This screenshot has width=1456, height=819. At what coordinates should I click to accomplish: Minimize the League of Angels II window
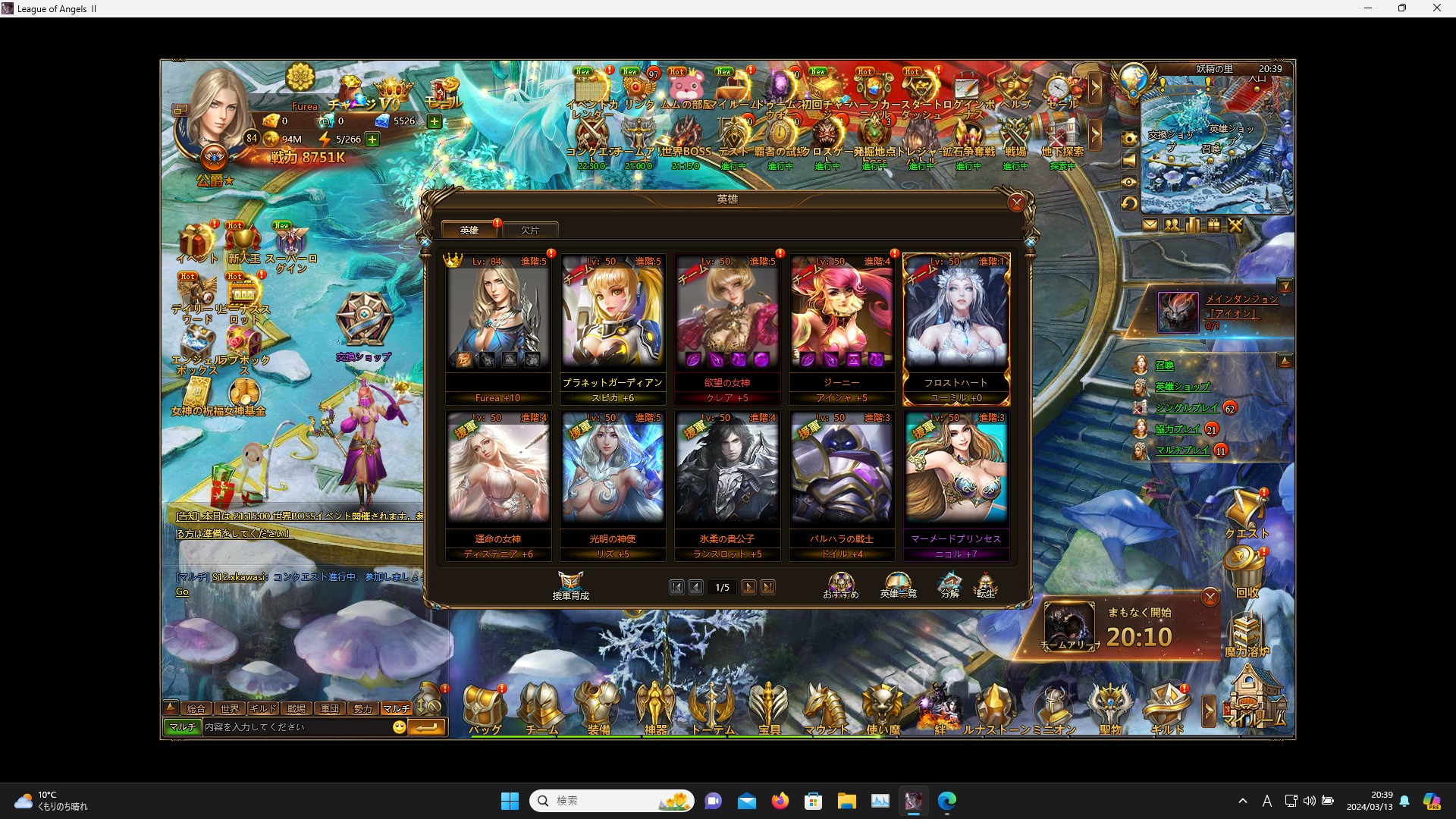[x=1368, y=8]
